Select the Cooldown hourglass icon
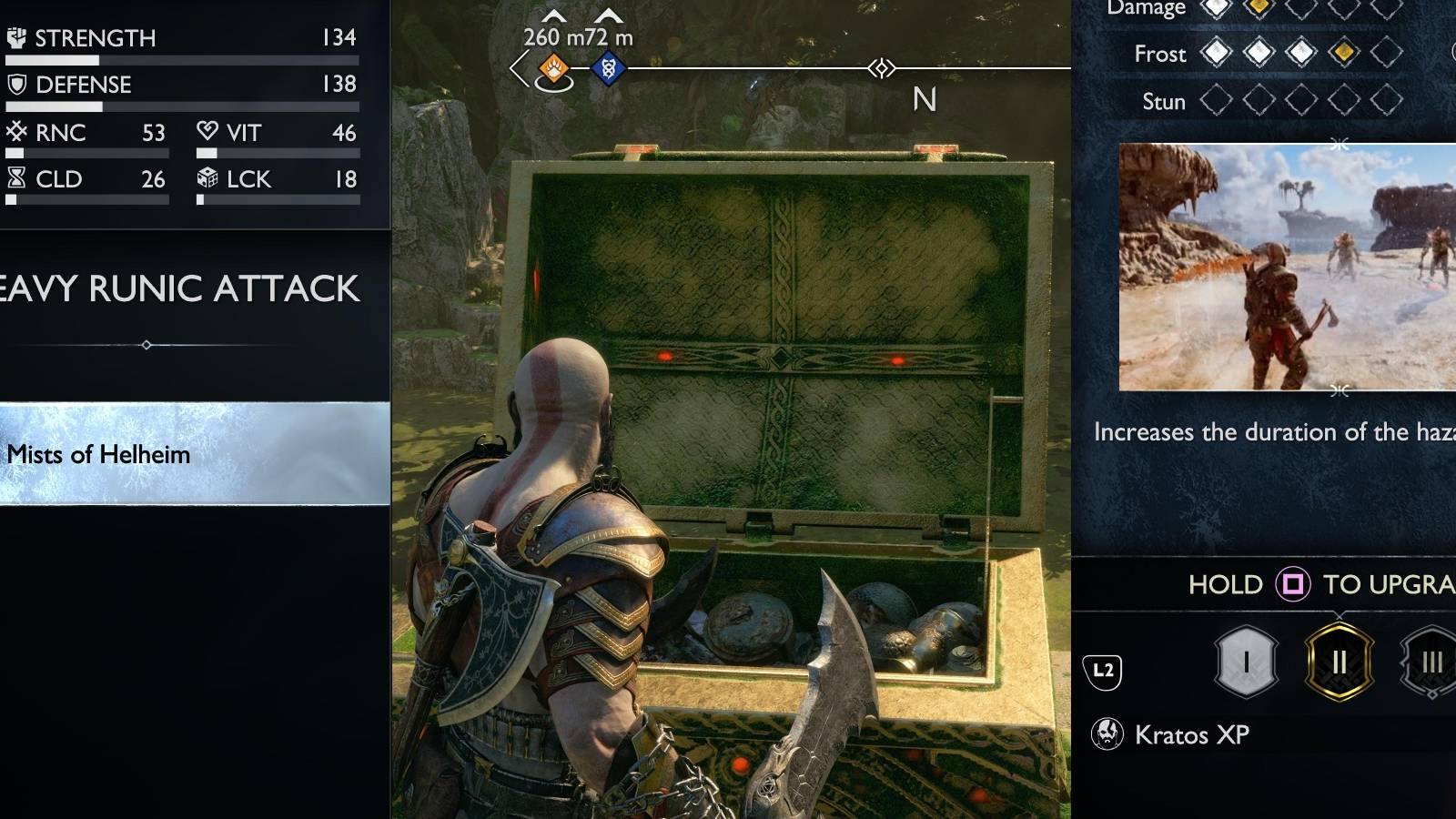This screenshot has height=819, width=1456. pyautogui.click(x=18, y=179)
